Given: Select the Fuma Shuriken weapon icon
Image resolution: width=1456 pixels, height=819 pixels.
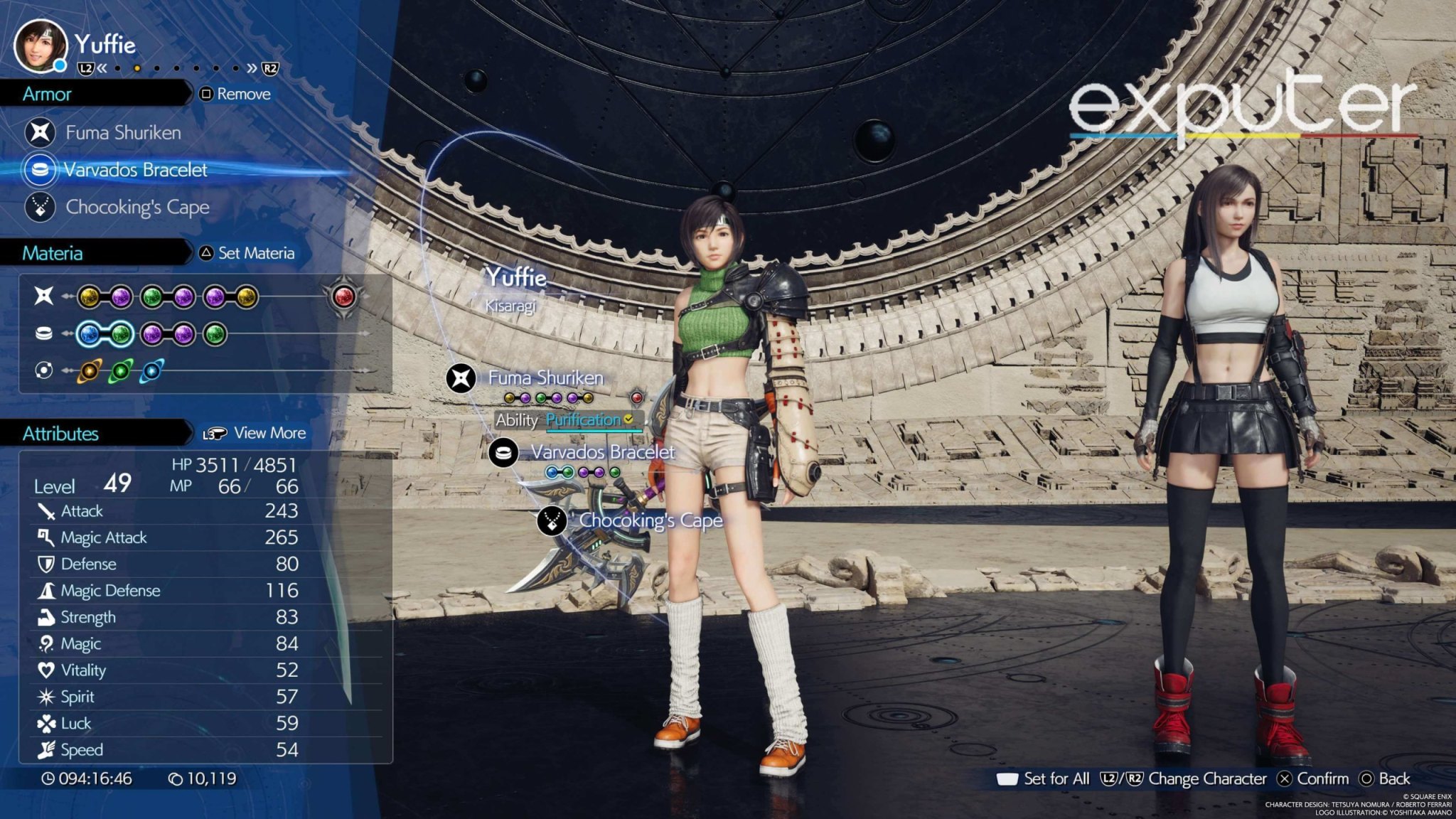Looking at the screenshot, I should click(x=42, y=132).
